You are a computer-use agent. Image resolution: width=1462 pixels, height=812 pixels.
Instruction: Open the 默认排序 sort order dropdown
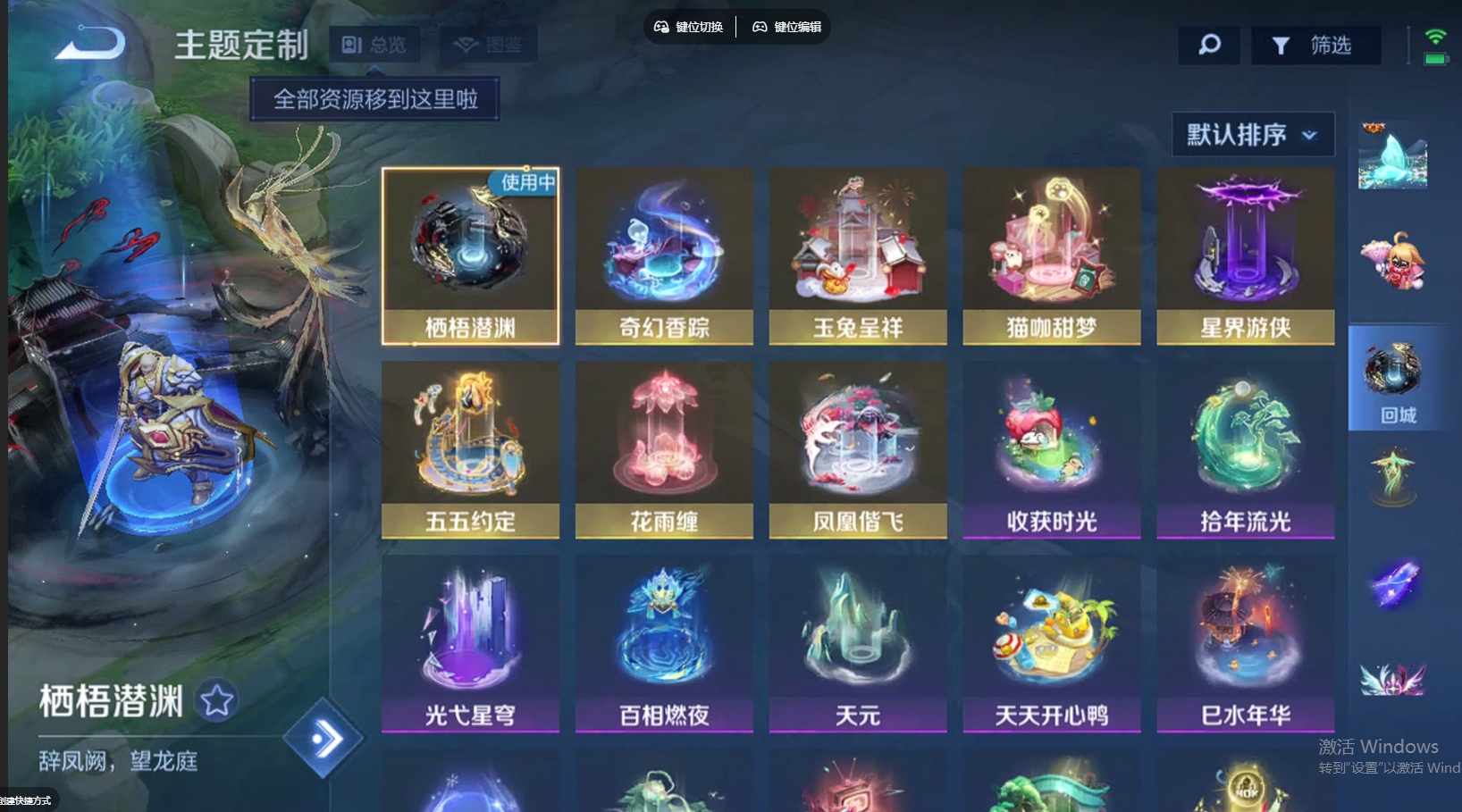coord(1251,134)
